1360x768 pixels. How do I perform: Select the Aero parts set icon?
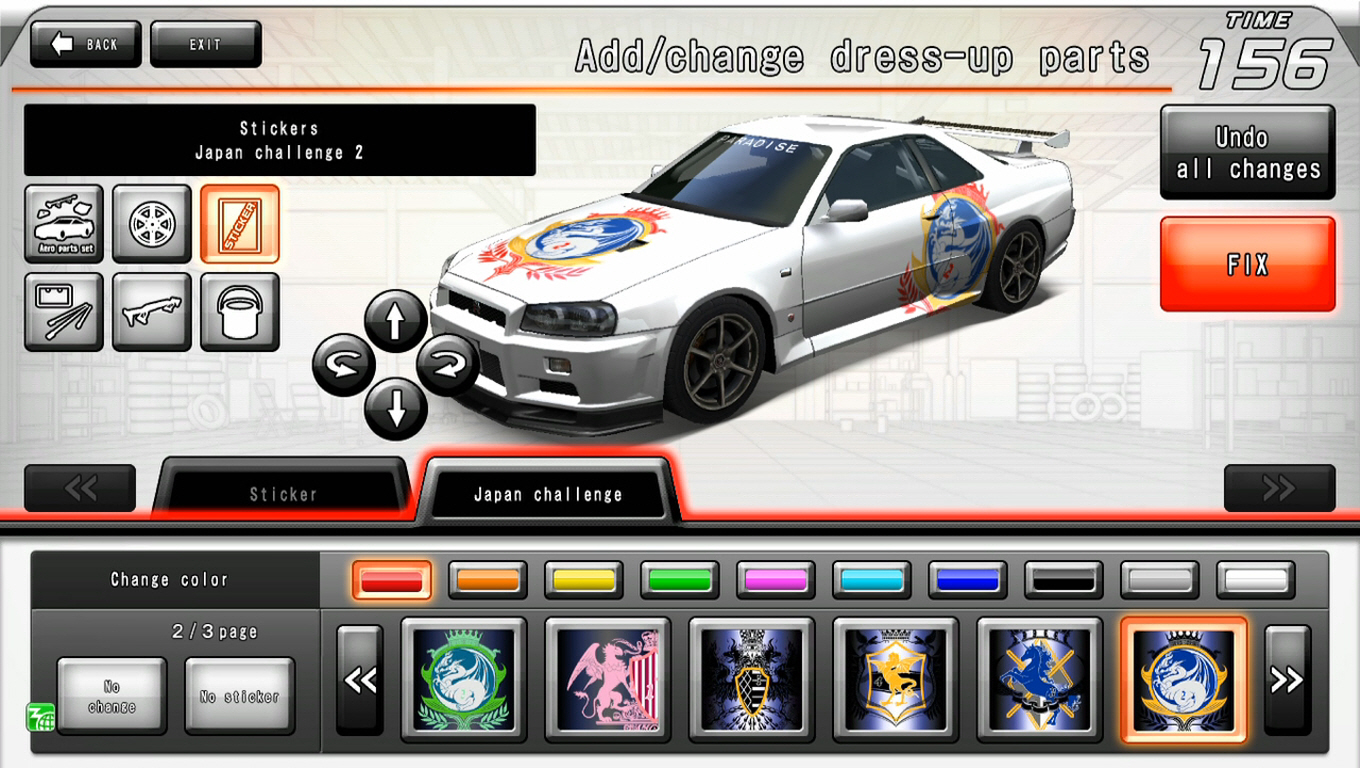click(x=62, y=222)
